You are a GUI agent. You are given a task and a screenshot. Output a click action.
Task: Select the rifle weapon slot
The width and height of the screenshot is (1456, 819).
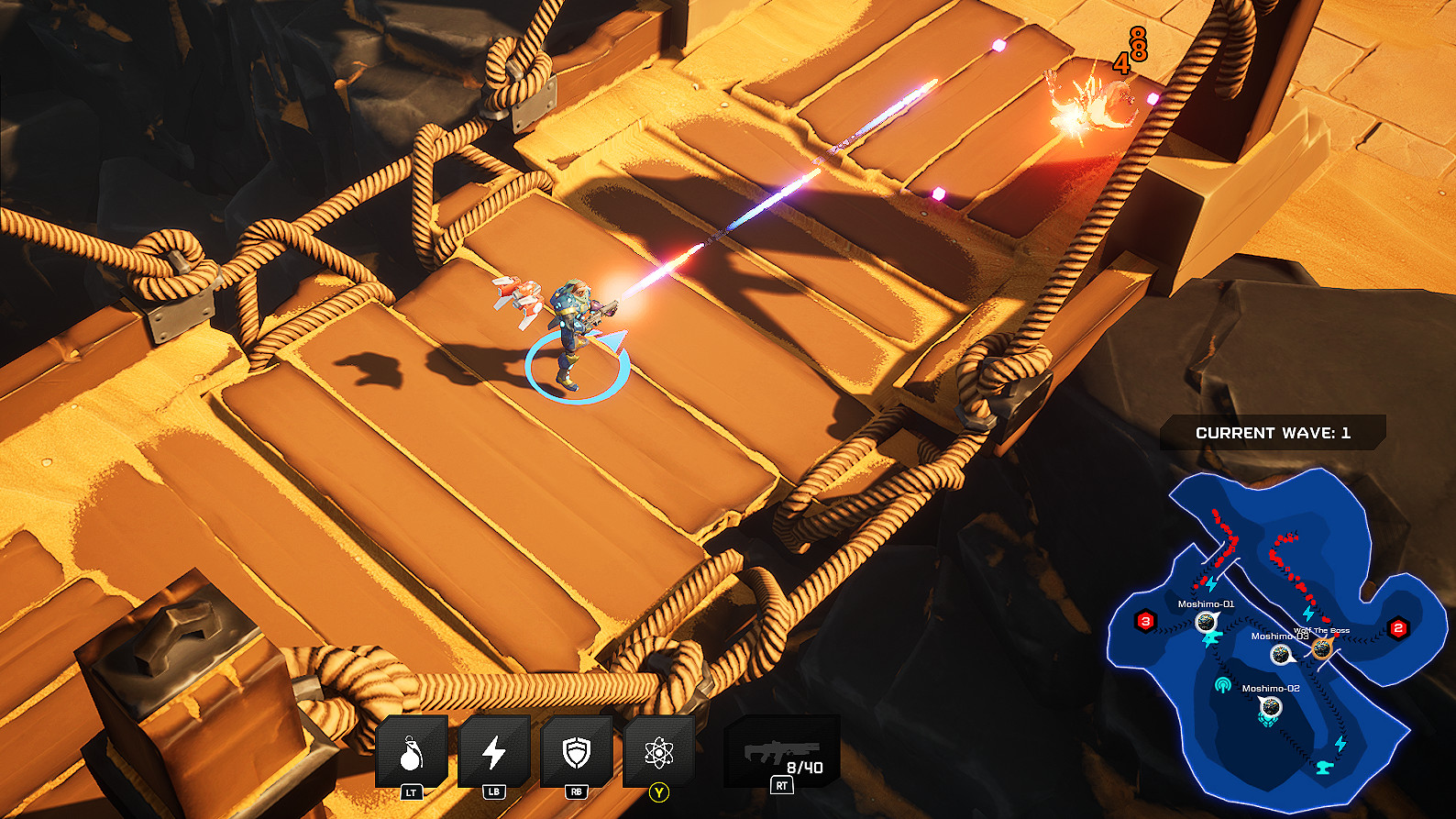point(781,755)
